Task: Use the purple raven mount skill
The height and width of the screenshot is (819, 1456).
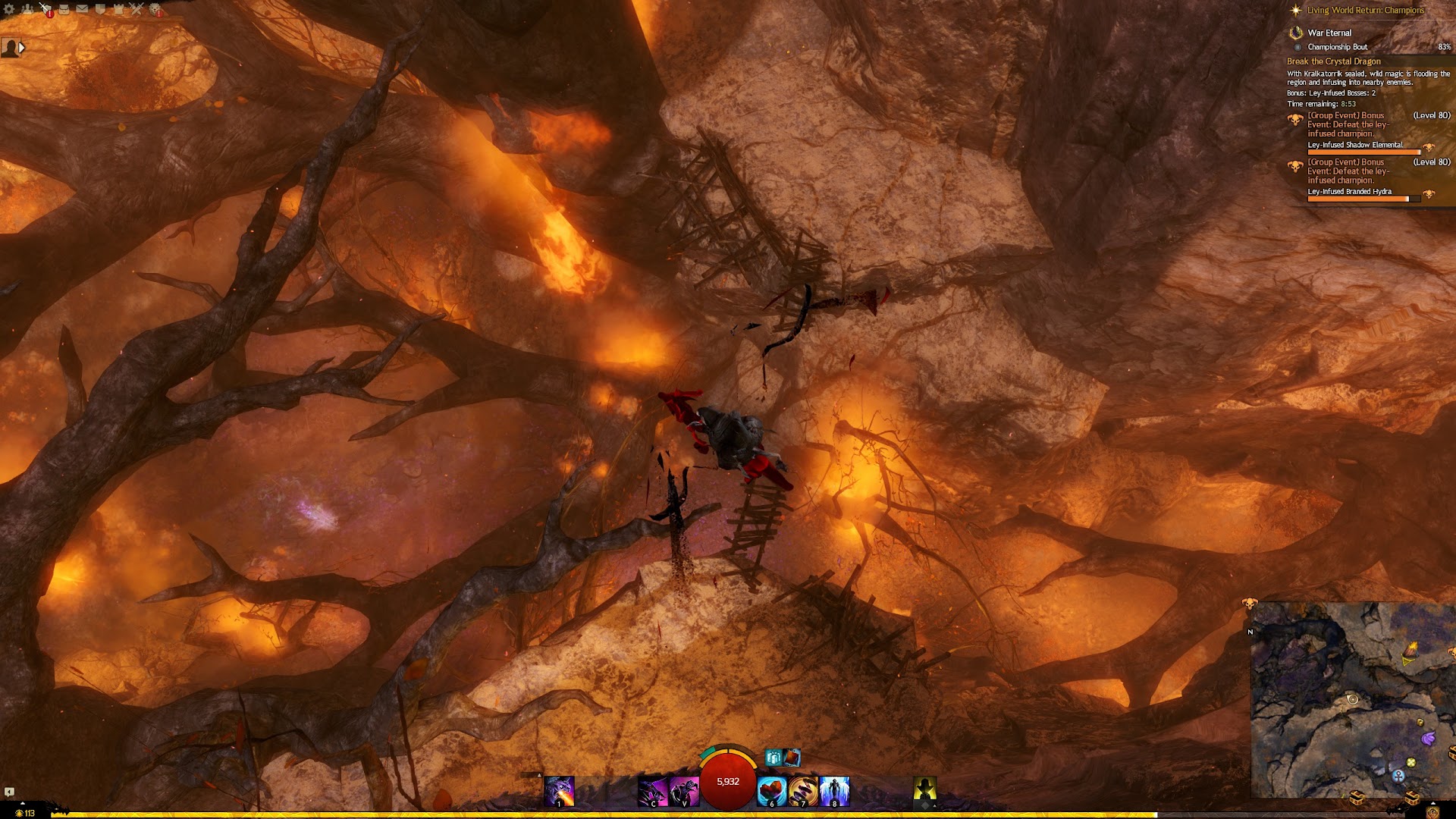Action: (x=684, y=791)
